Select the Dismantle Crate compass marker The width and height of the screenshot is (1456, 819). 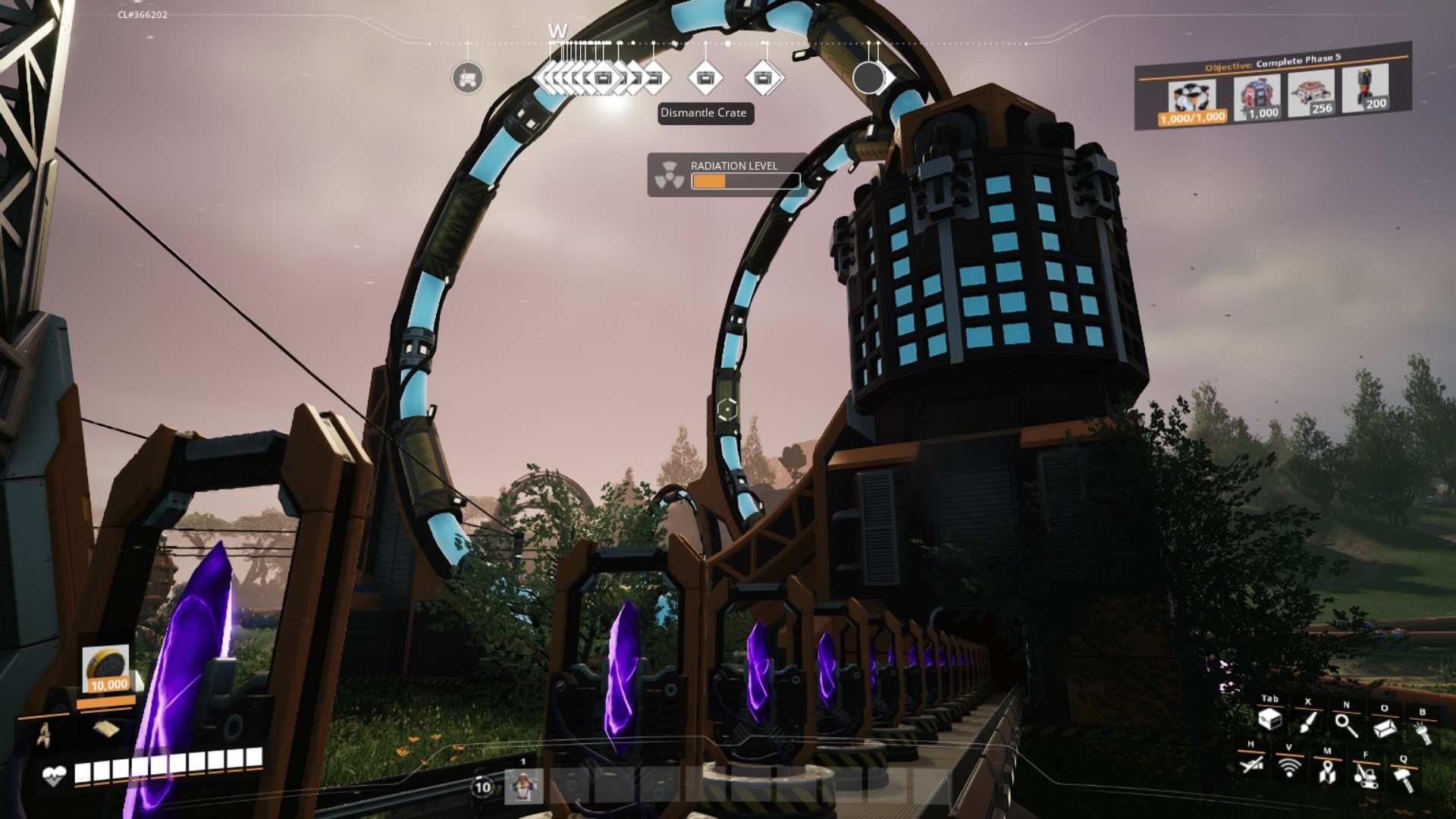(x=705, y=78)
